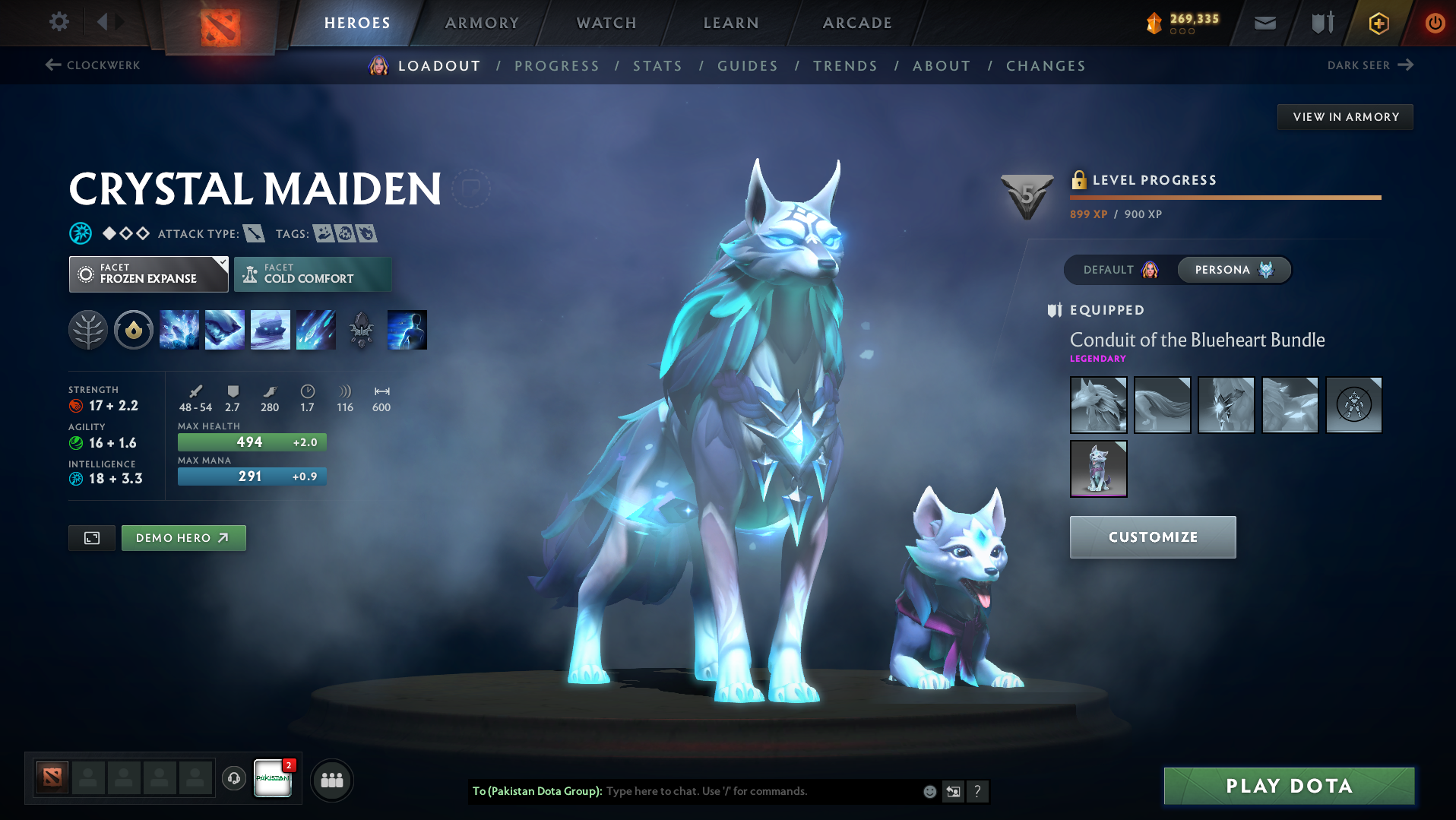Click the innate ability droplet icon
1456x820 pixels.
coord(134,329)
